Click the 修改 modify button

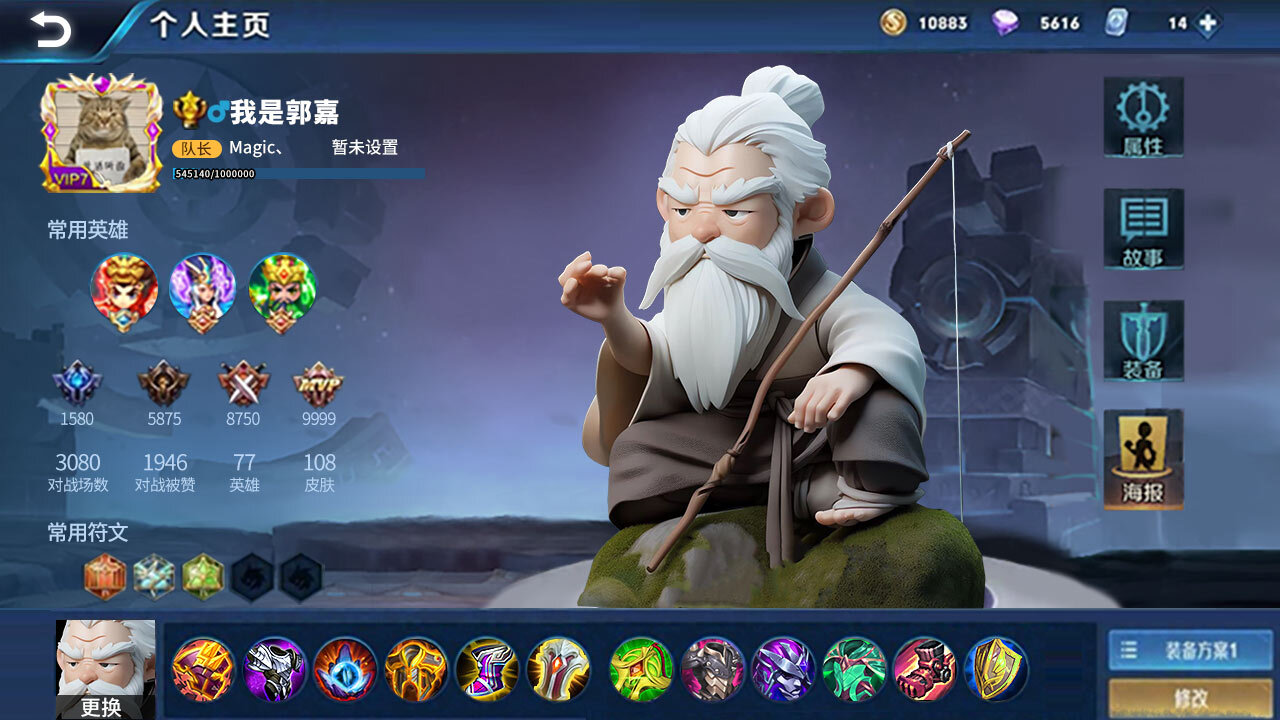[x=1190, y=698]
